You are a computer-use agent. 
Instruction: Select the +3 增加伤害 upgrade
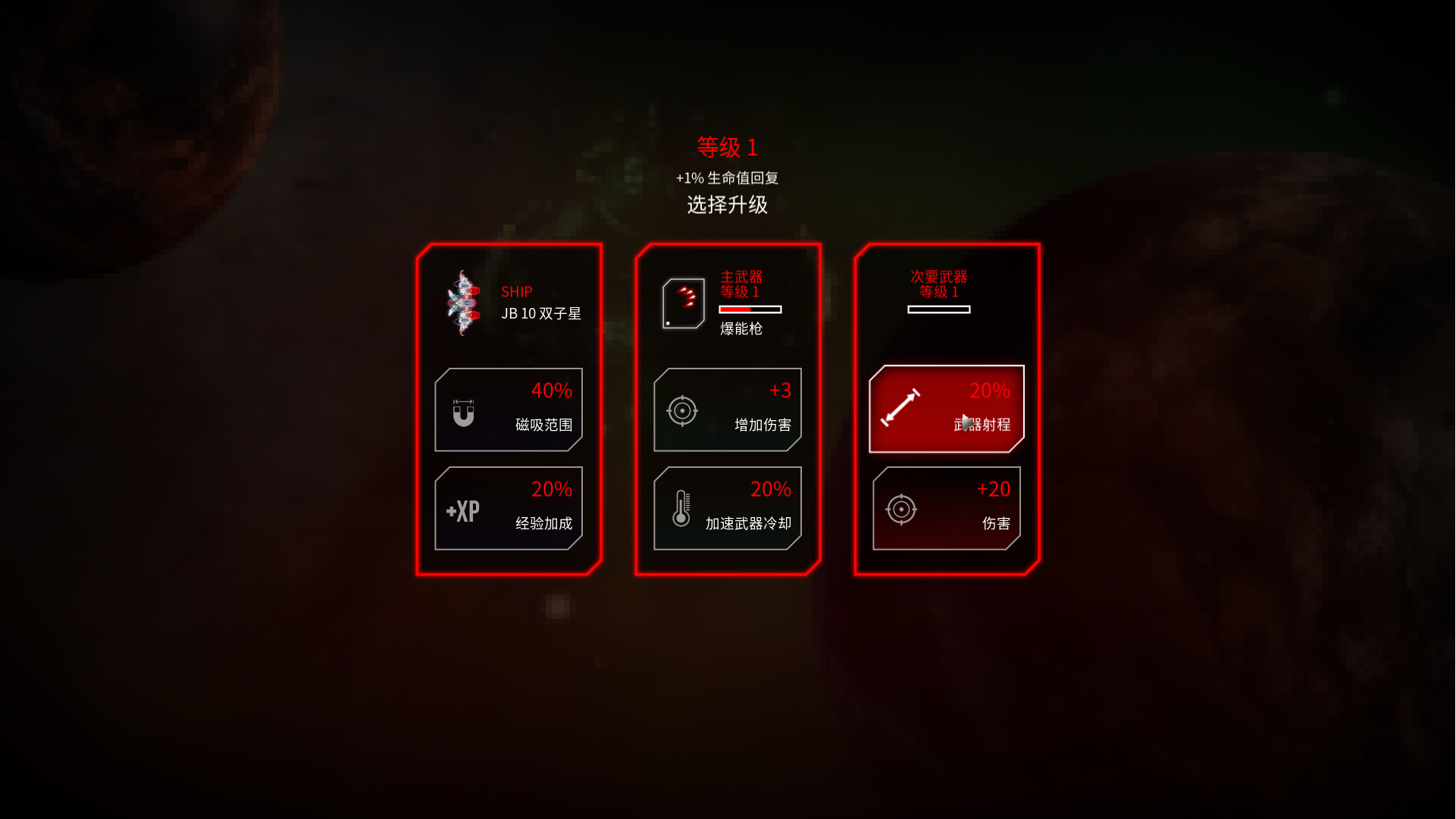(727, 409)
